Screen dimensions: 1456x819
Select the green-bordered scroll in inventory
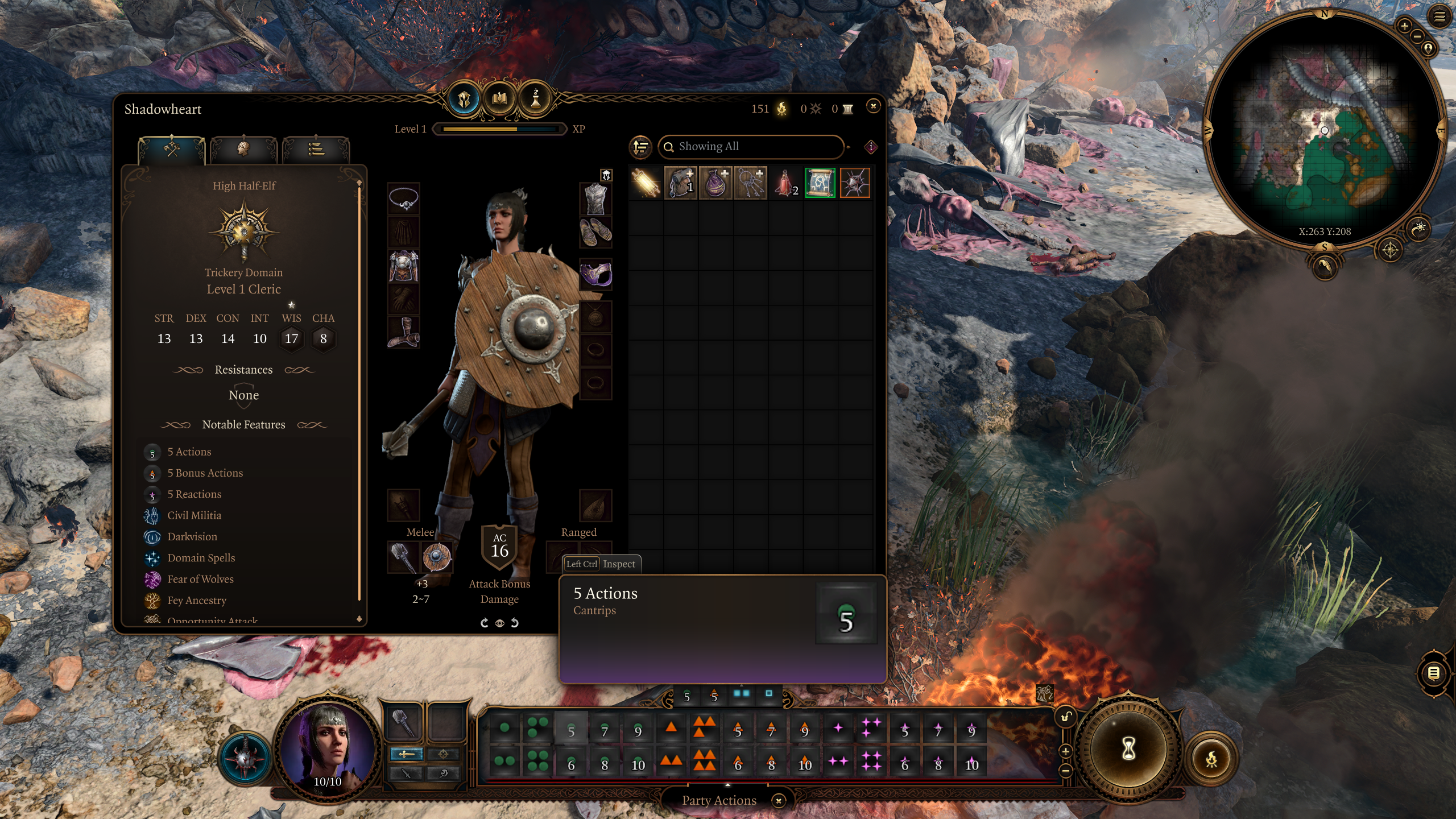pyautogui.click(x=820, y=183)
